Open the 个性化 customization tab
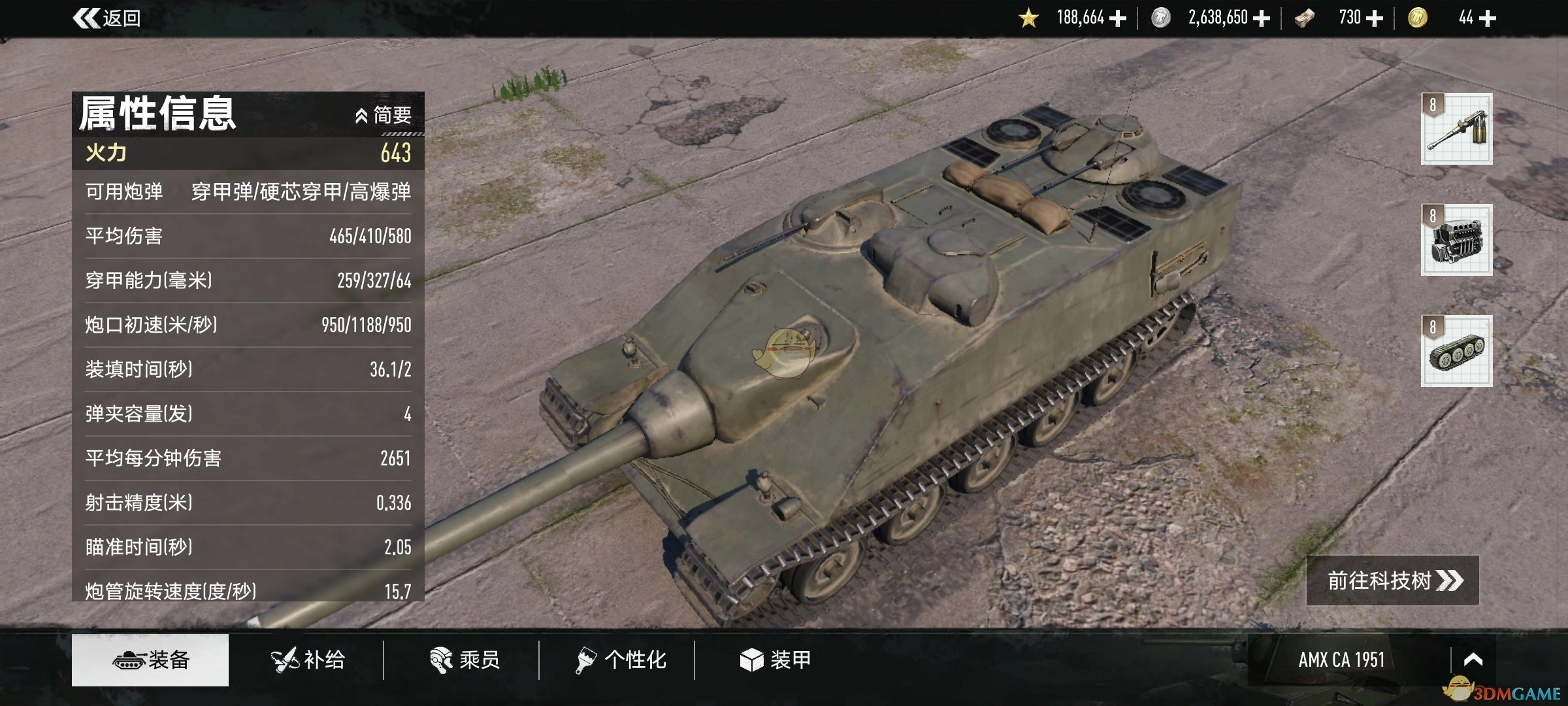1568x706 pixels. click(621, 660)
